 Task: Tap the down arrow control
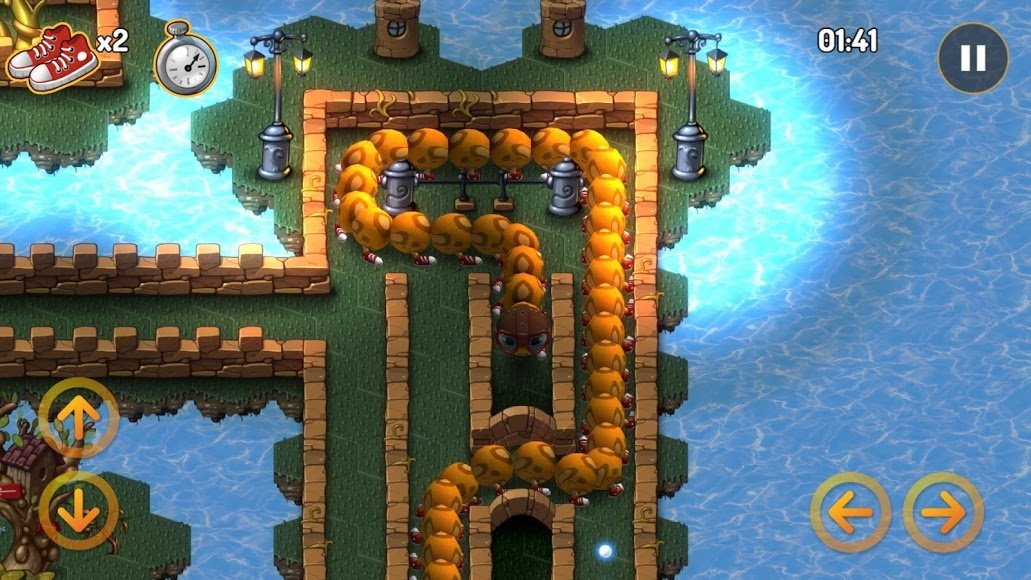[x=79, y=509]
